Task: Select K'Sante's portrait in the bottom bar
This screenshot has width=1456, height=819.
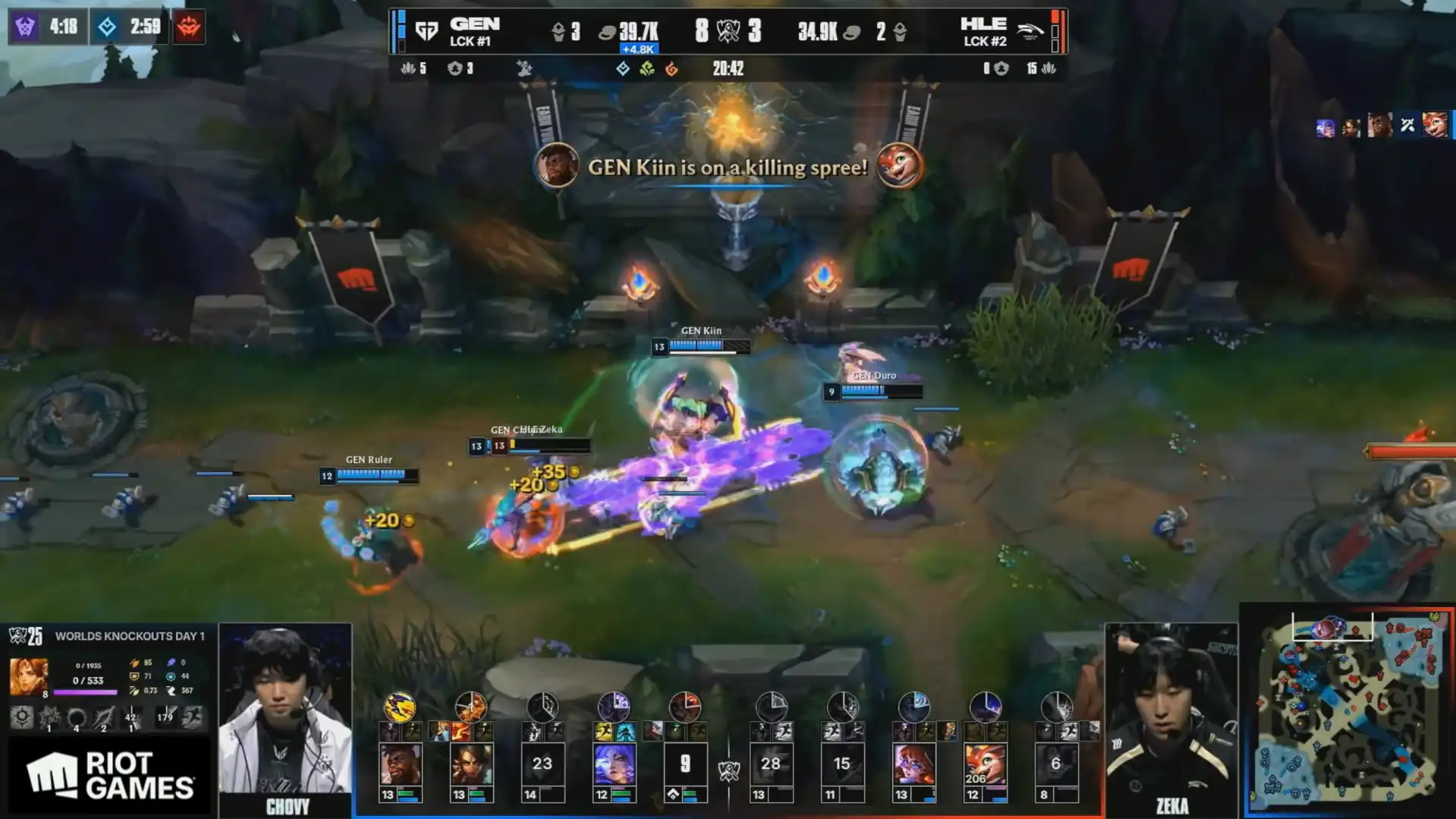Action: coord(400,764)
